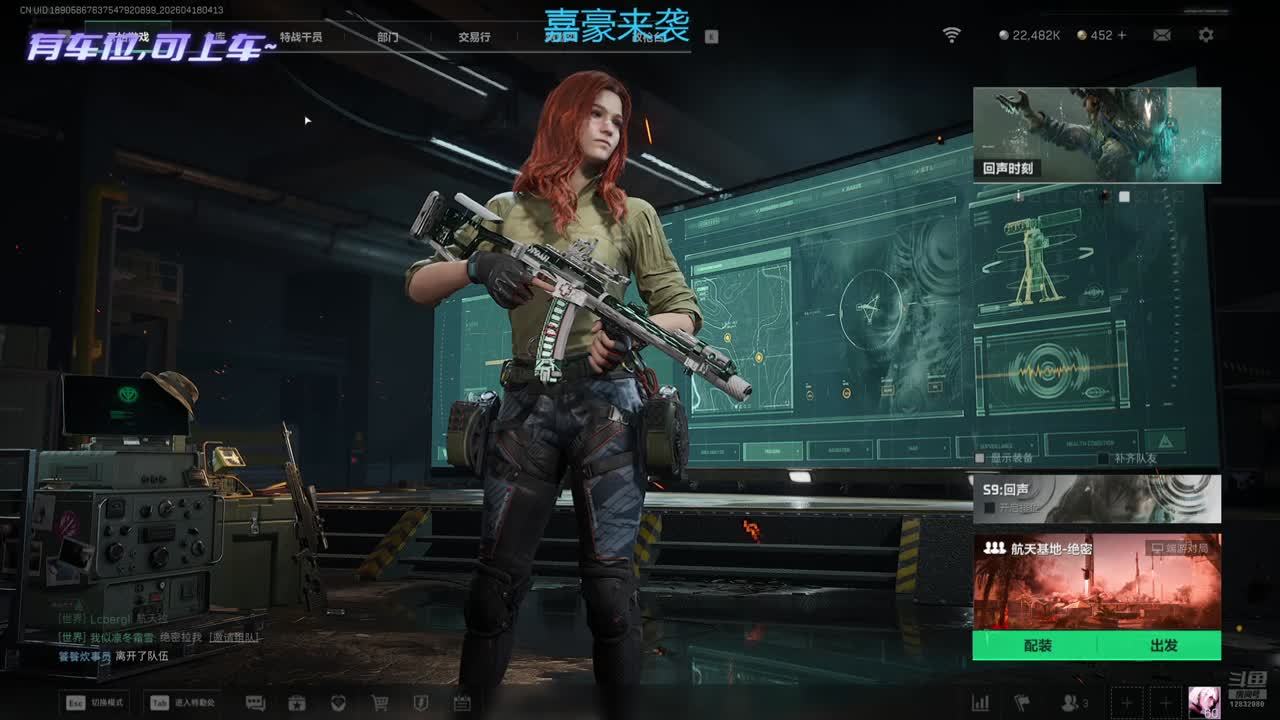Click the green 出发 deploy button

tap(1163, 646)
